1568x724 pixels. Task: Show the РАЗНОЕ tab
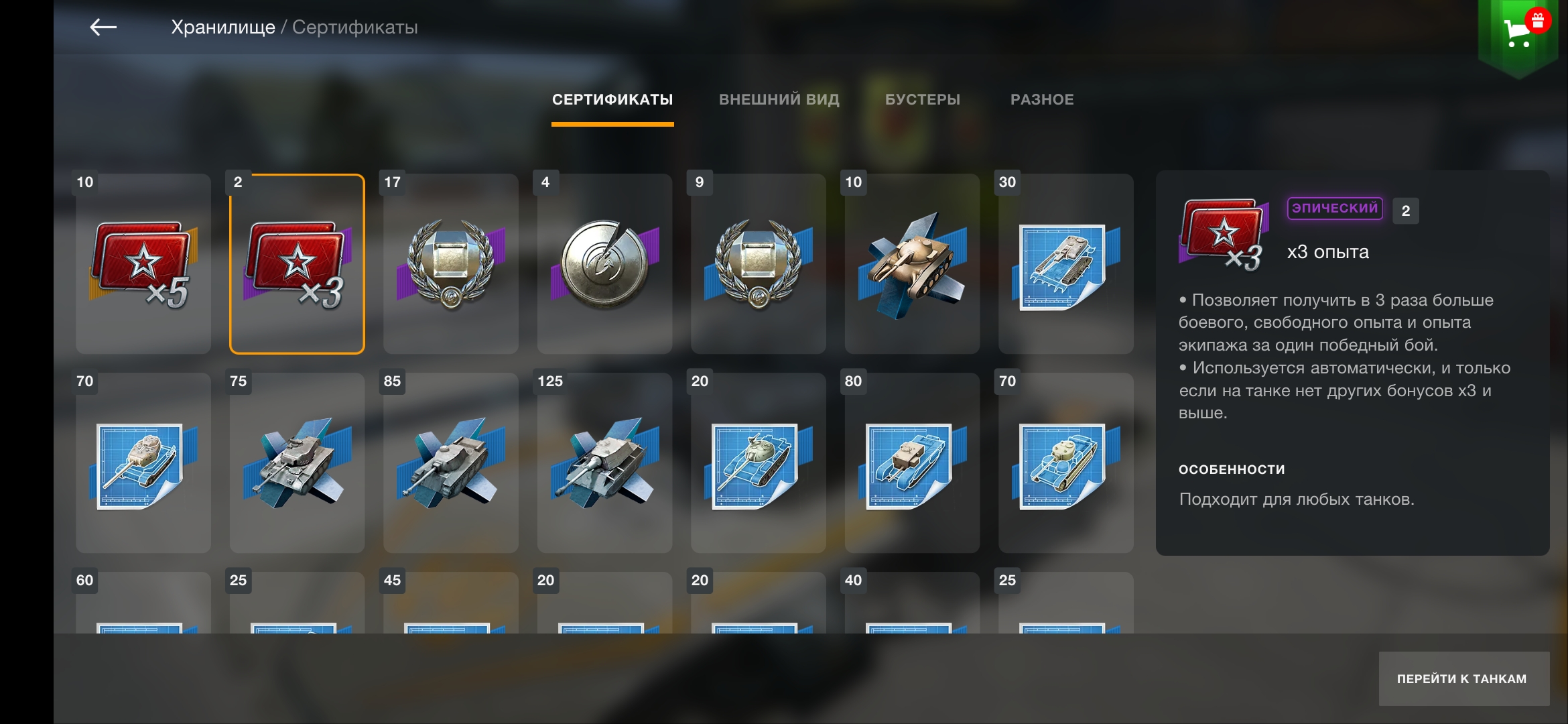[x=1041, y=100]
